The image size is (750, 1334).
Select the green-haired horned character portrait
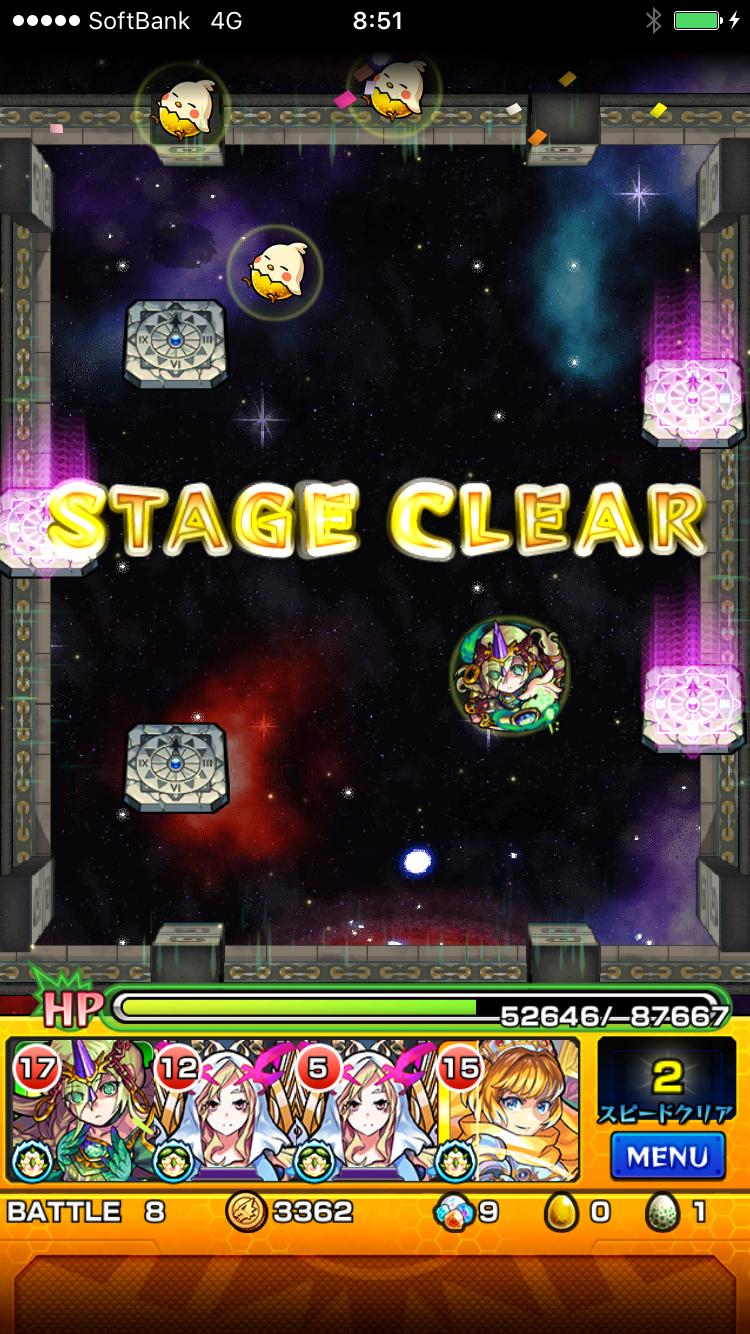click(82, 1110)
